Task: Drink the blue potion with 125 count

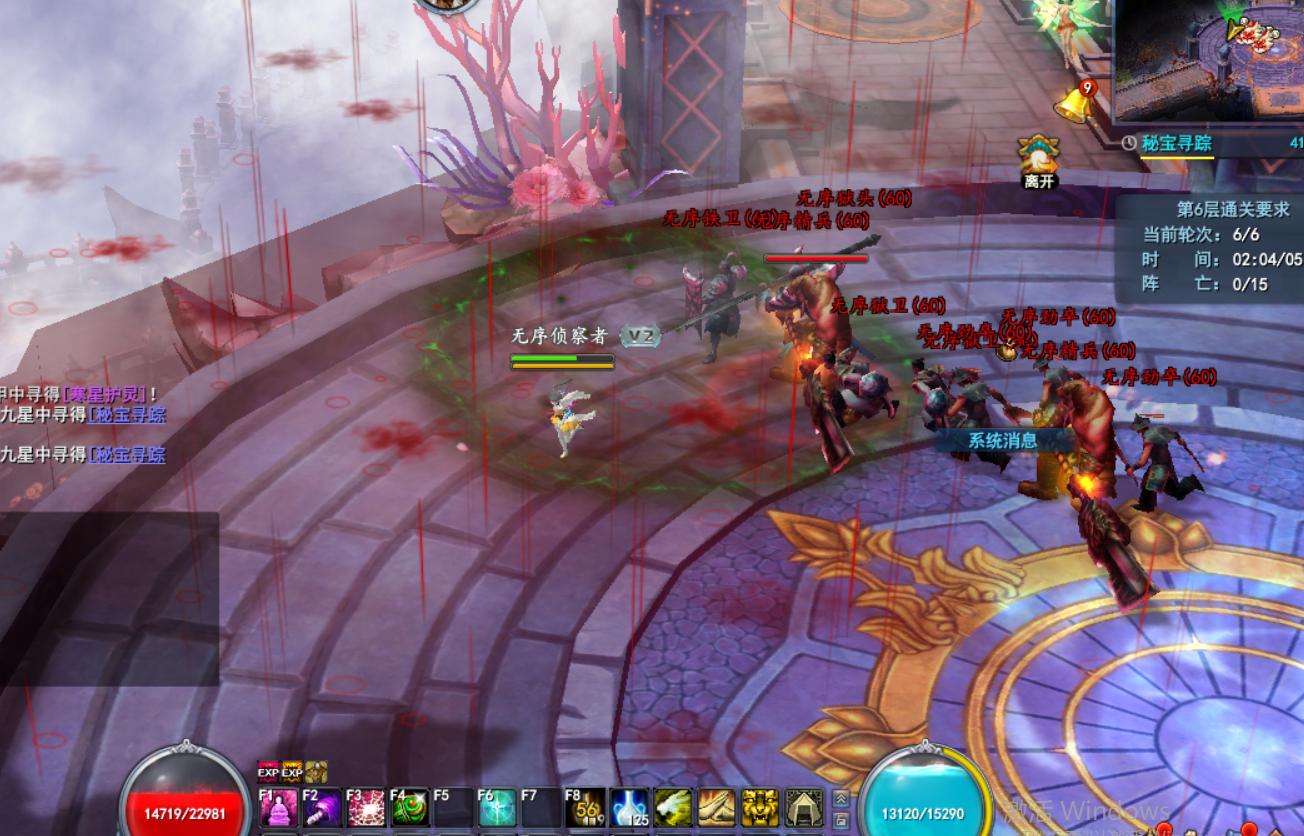Action: coord(629,807)
